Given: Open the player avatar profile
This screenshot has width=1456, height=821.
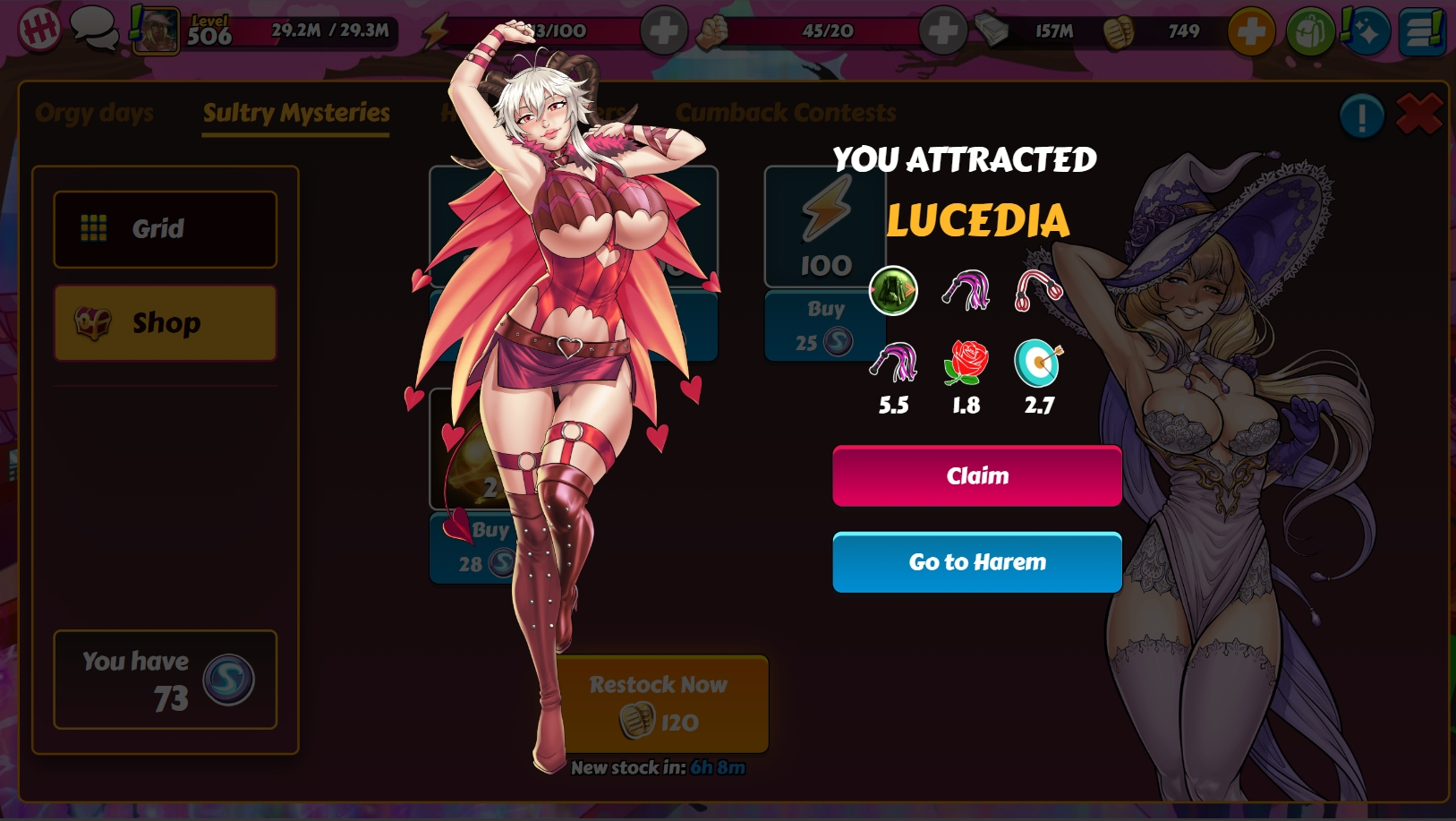Looking at the screenshot, I should tap(156, 30).
